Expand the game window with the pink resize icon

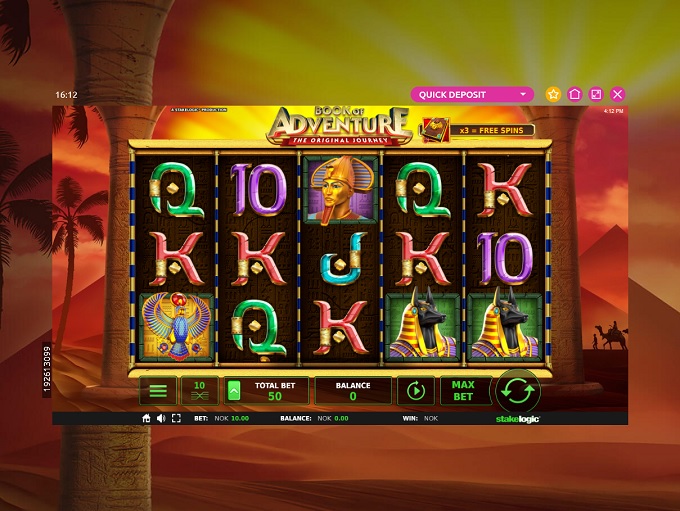[596, 94]
